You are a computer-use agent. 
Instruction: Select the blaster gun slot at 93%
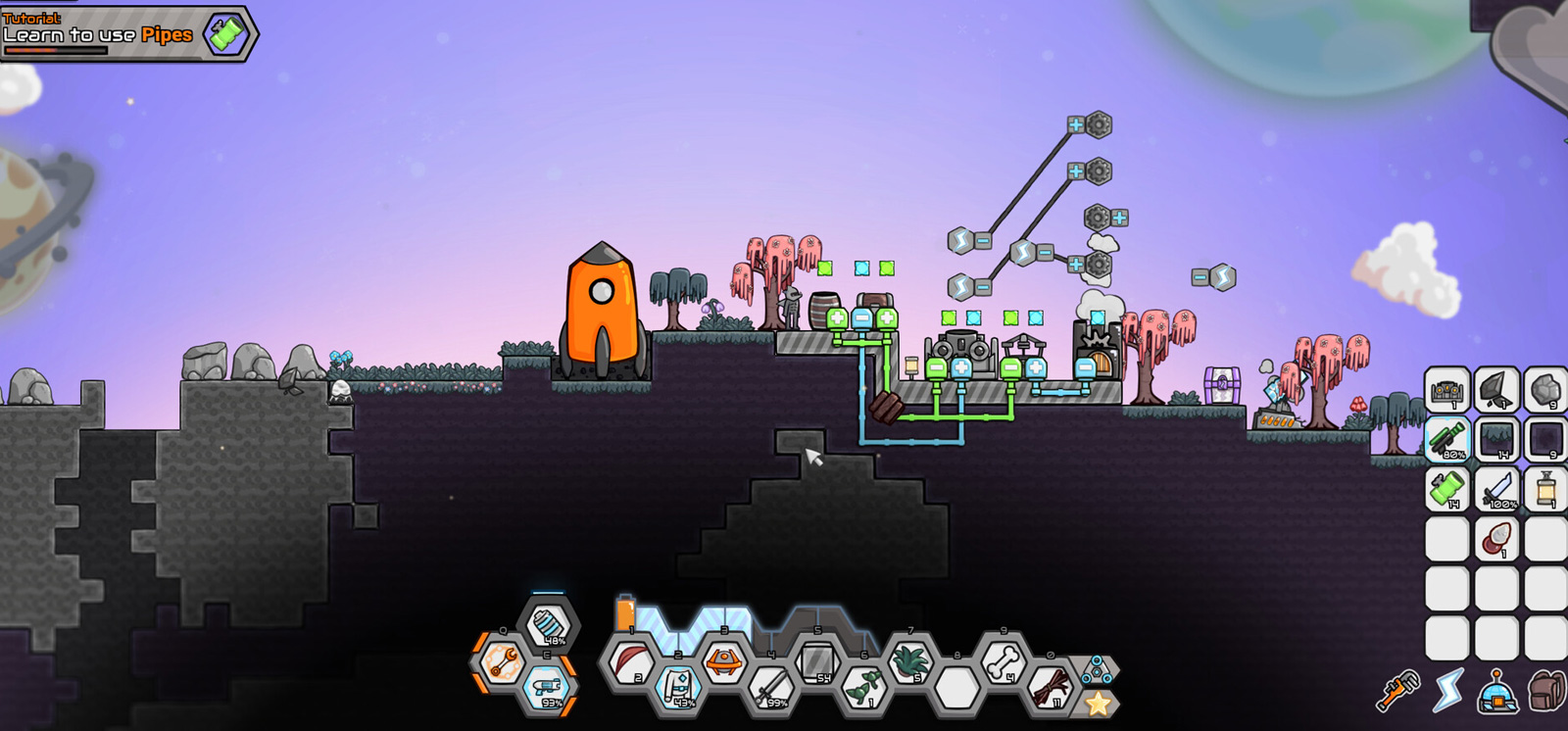pyautogui.click(x=547, y=687)
